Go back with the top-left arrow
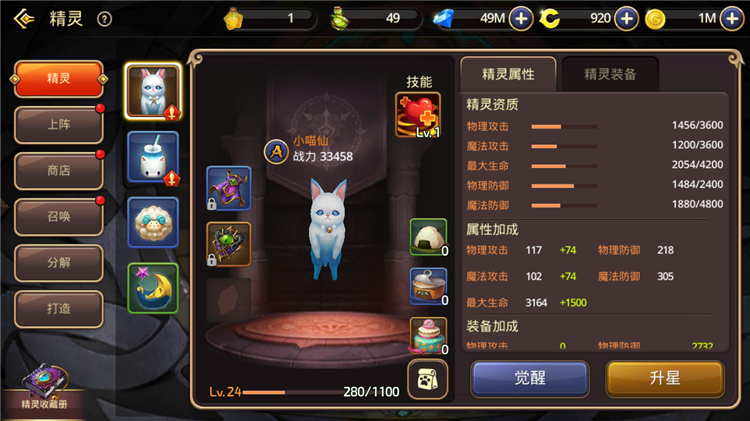The image size is (750, 421). point(20,18)
